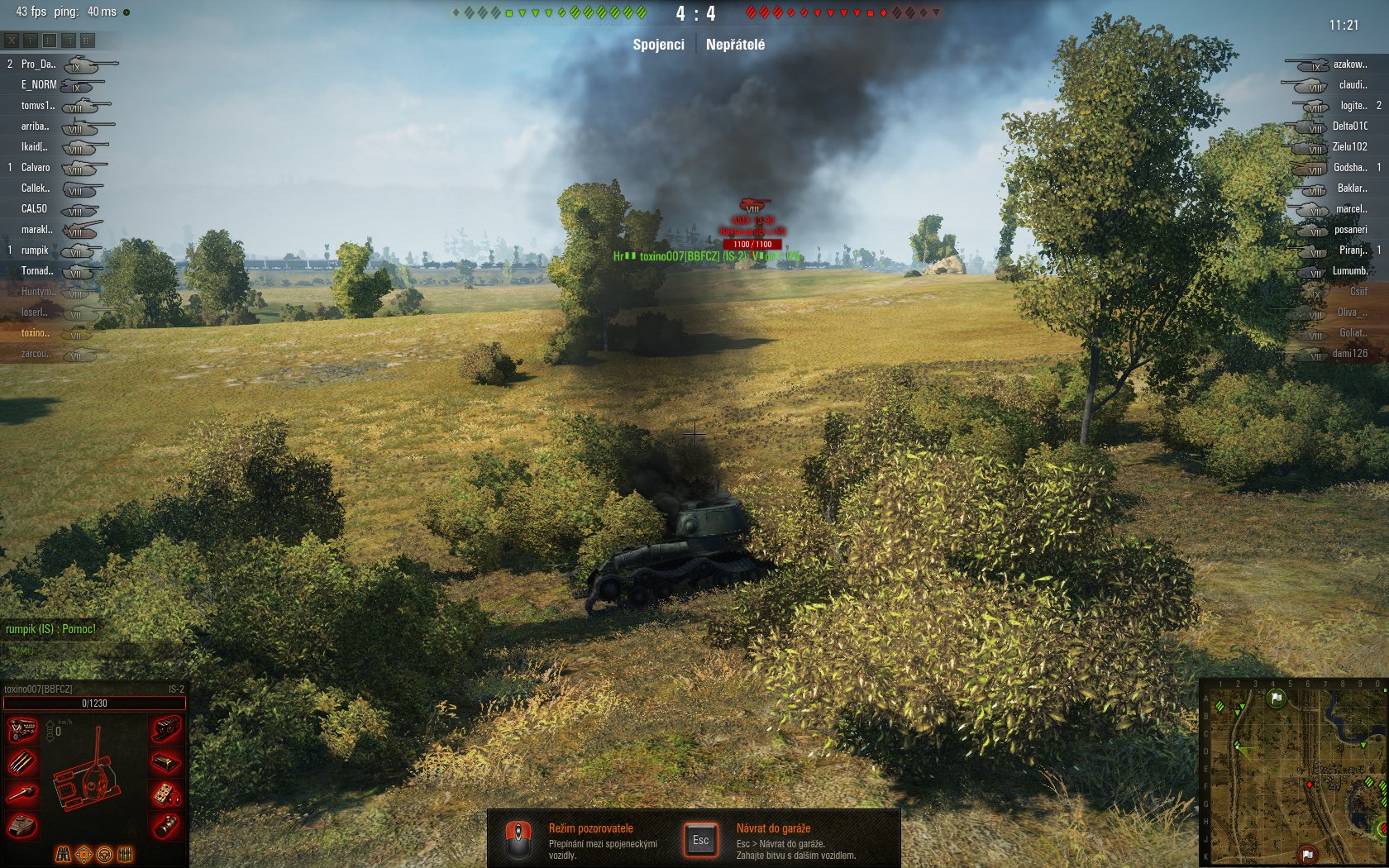Select the binoculars crew icon
This screenshot has width=1389, height=868.
pyautogui.click(x=63, y=854)
